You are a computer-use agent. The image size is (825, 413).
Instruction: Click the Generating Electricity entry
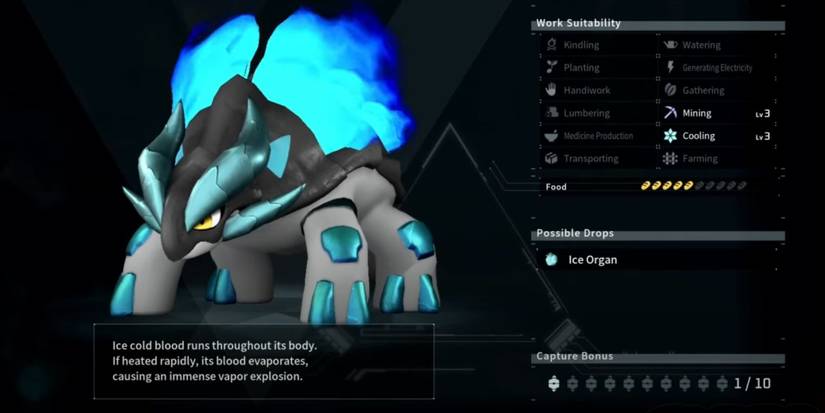tap(716, 68)
